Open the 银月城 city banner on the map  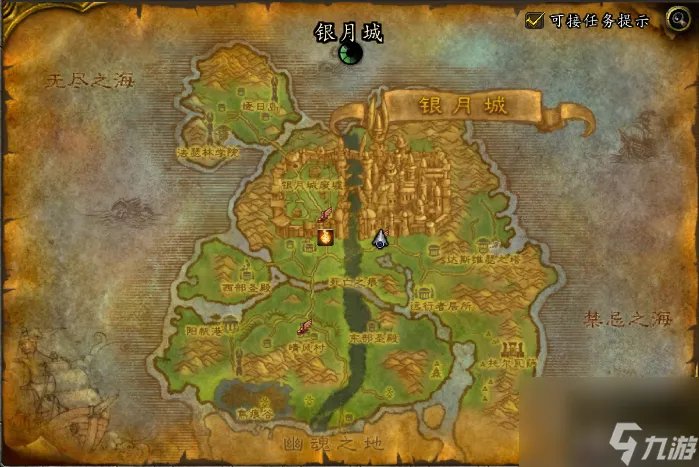(x=462, y=105)
